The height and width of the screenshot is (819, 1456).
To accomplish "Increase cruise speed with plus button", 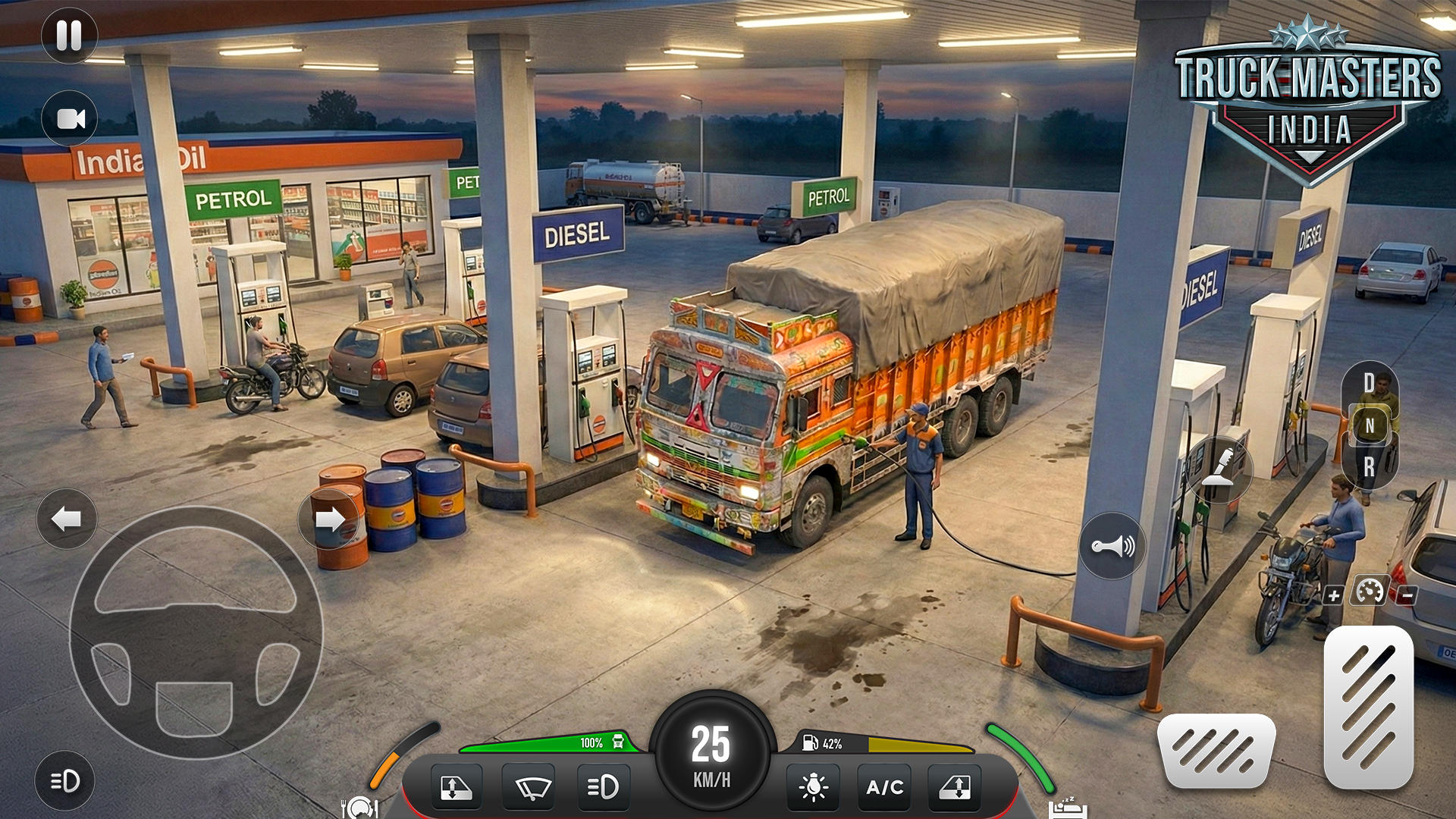I will click(1334, 596).
